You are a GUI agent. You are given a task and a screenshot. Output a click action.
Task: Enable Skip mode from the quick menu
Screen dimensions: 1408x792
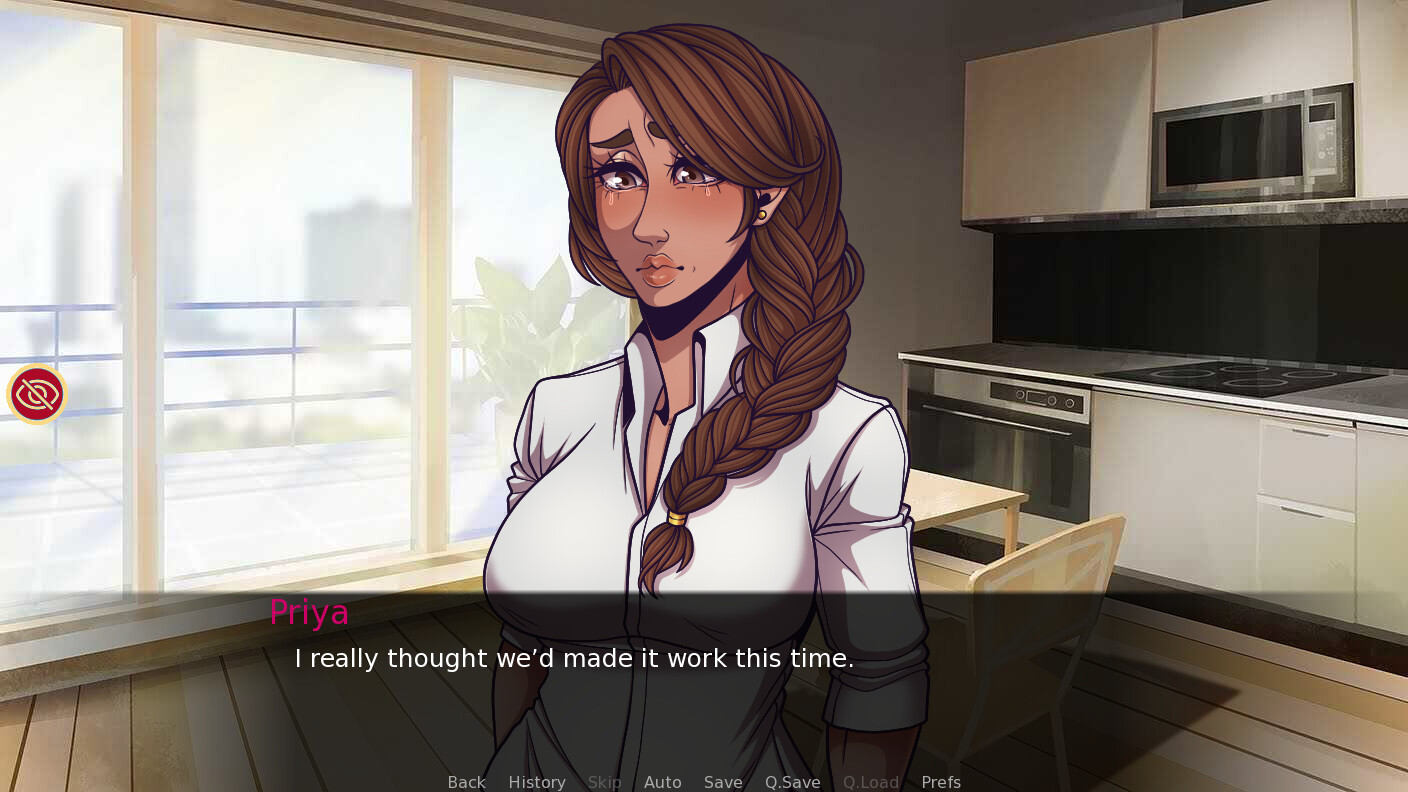604,782
